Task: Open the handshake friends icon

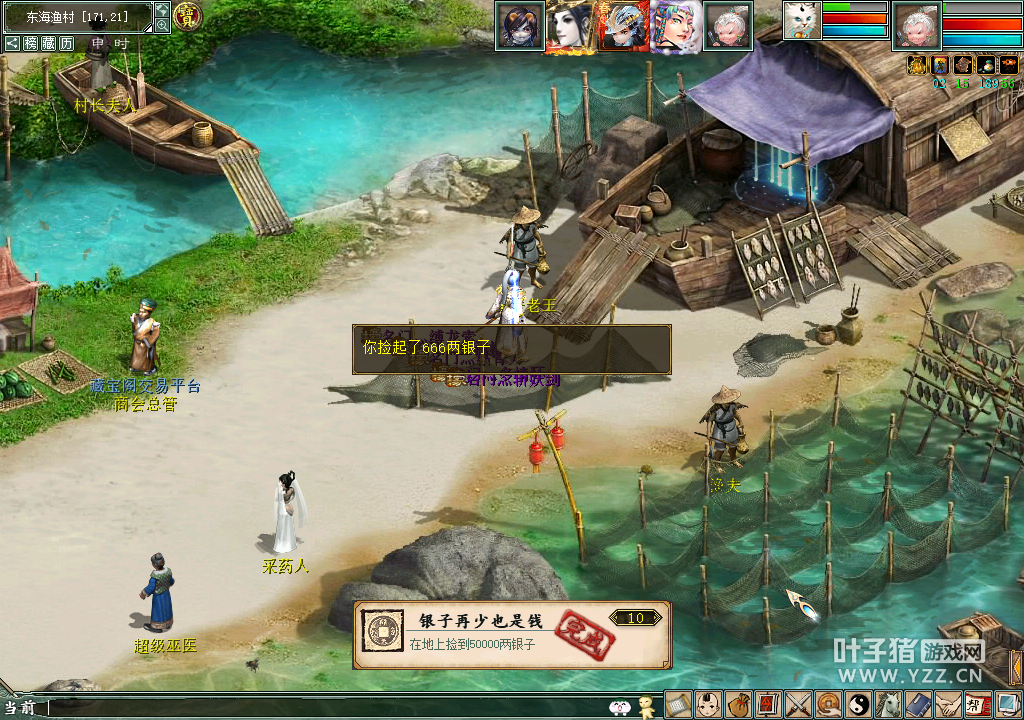Action: click(948, 704)
